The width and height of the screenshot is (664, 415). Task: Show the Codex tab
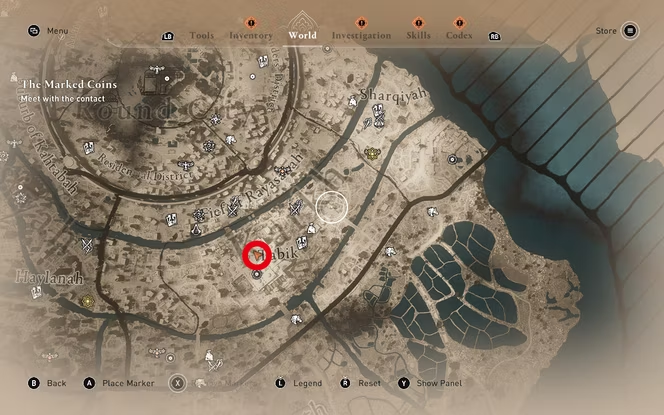coord(460,35)
